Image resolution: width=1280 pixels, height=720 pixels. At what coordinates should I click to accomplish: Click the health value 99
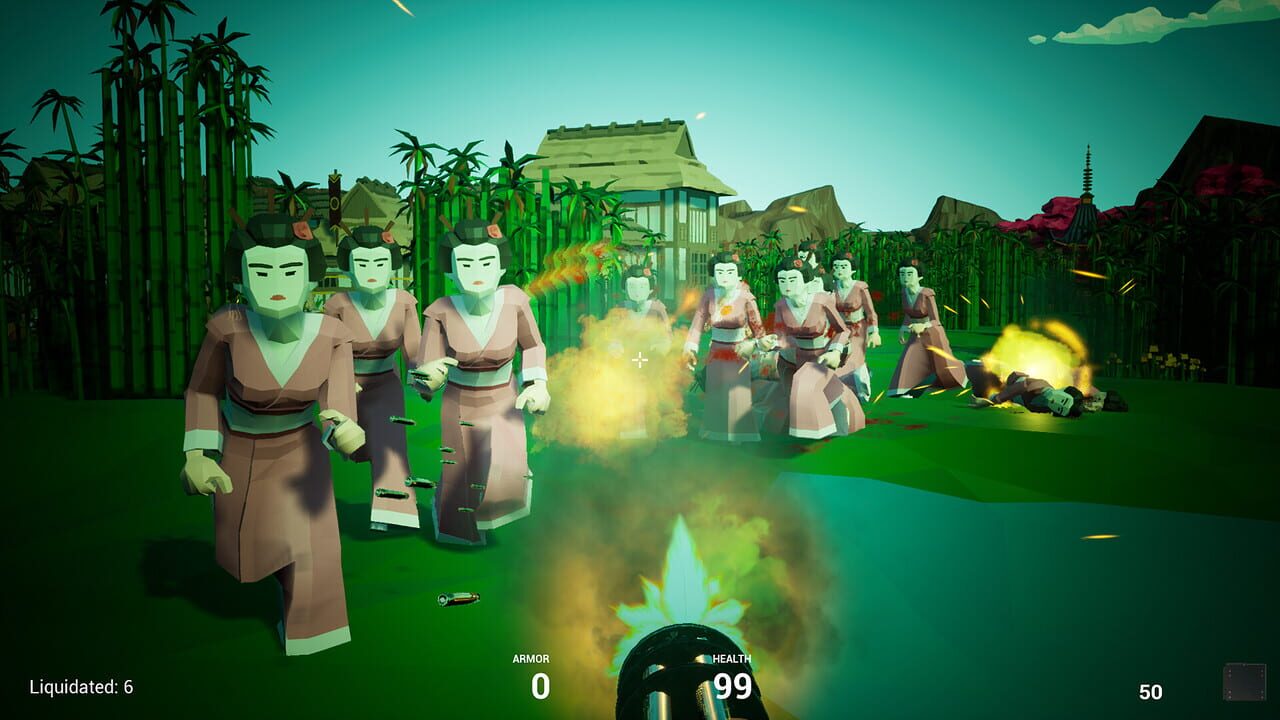click(732, 687)
